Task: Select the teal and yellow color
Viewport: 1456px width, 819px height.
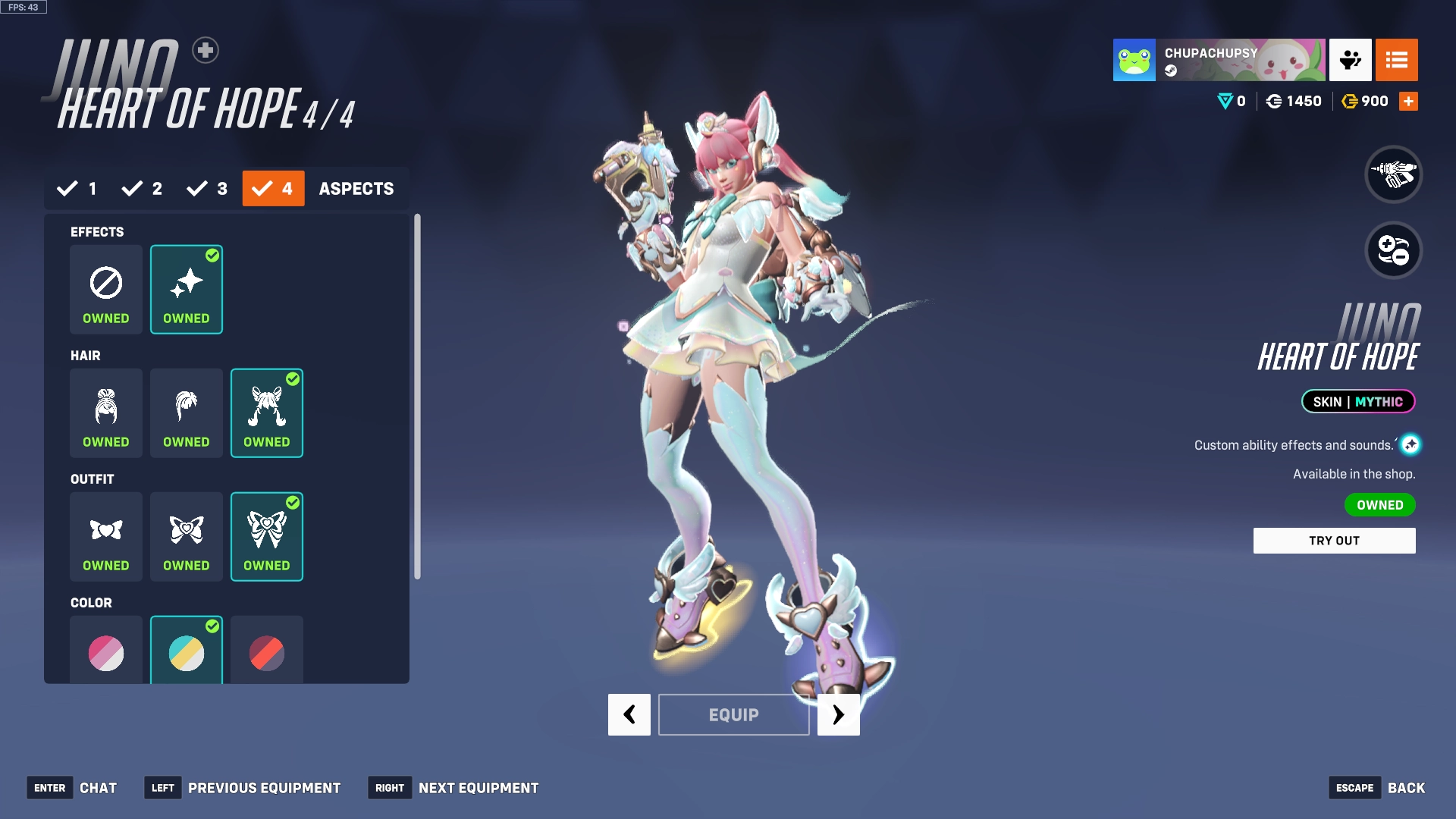Action: [187, 652]
